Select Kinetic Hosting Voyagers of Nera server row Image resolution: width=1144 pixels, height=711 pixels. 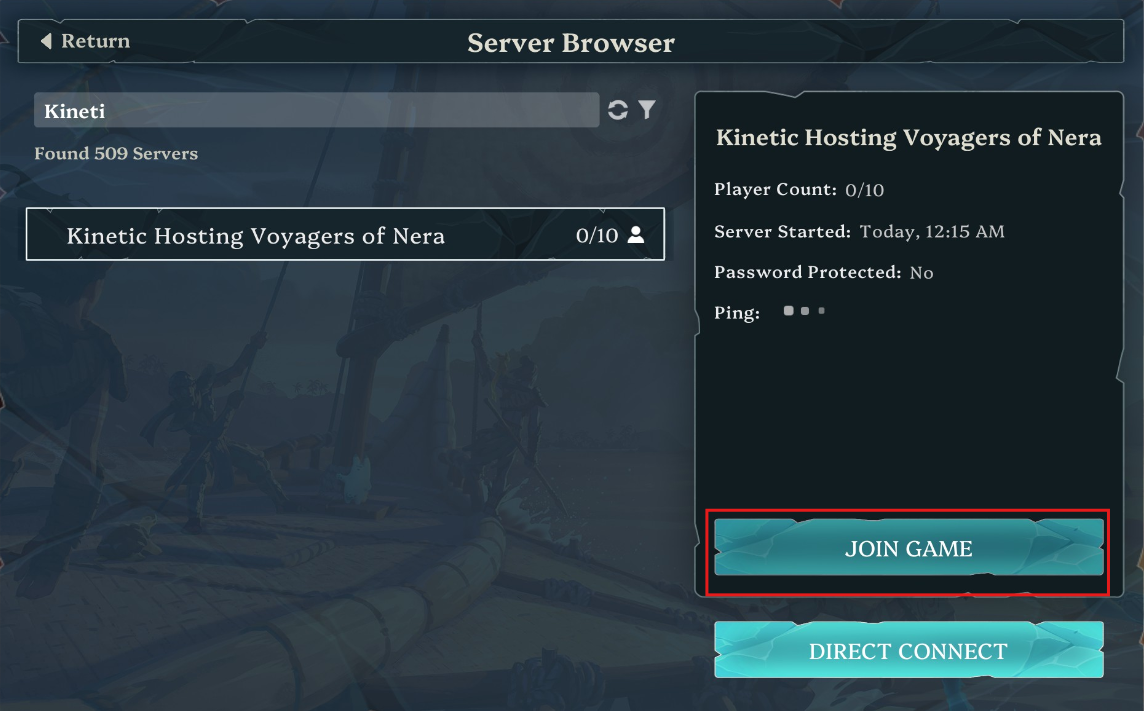click(x=345, y=235)
